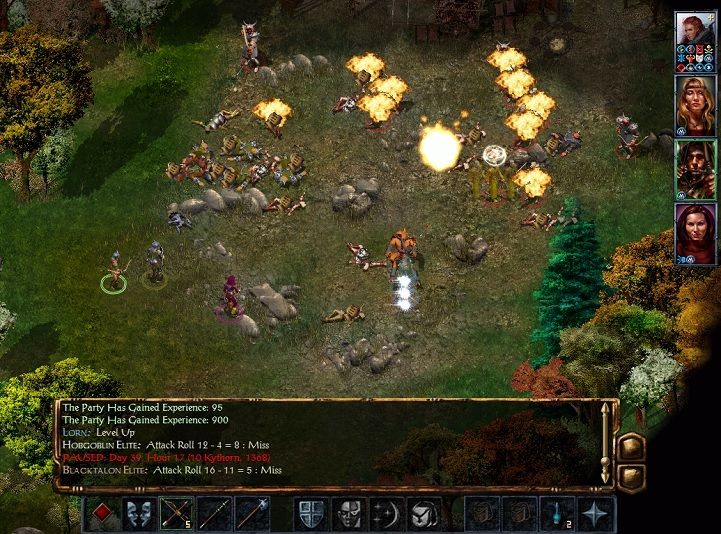This screenshot has height=534, width=721.
Task: Equip the spear weapon slot
Action: point(214,514)
